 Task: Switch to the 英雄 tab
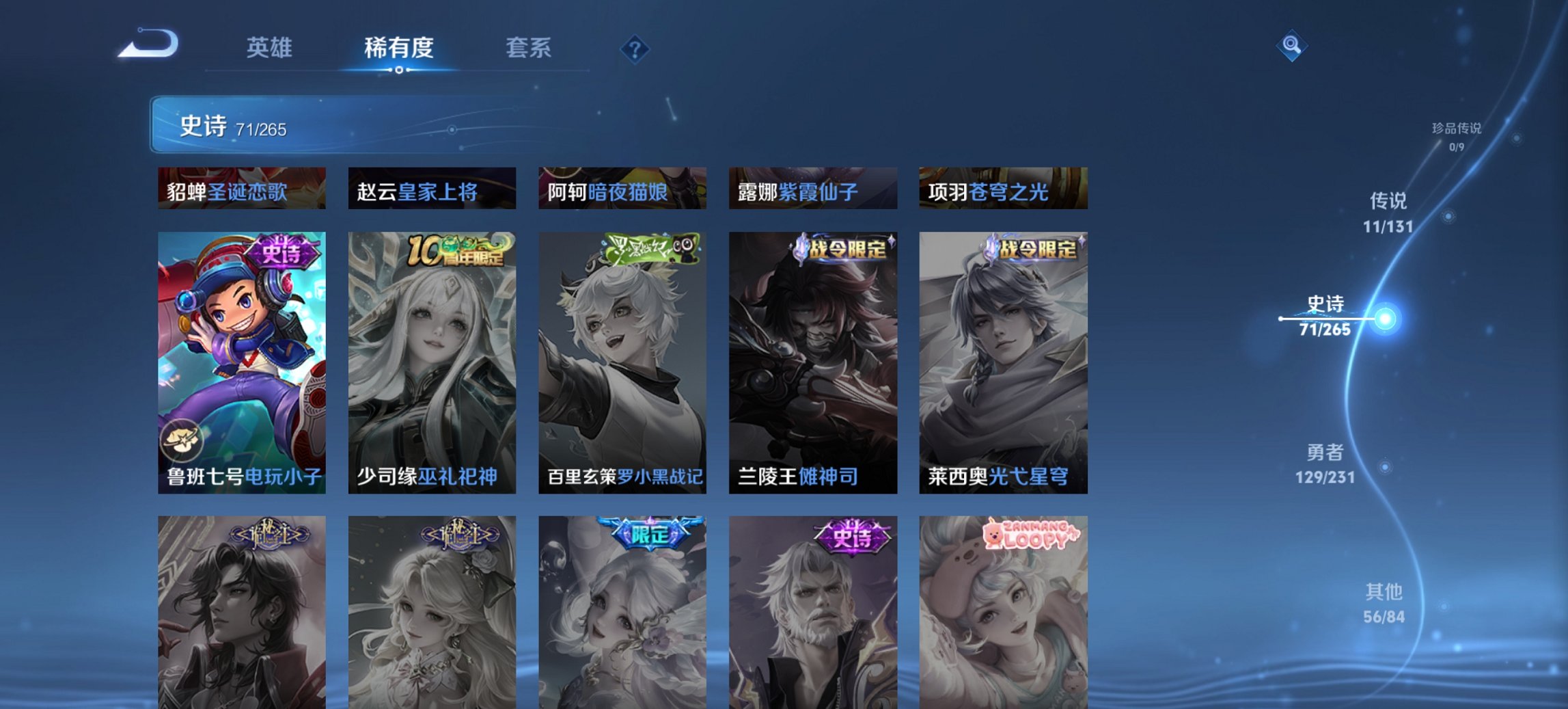tap(271, 49)
